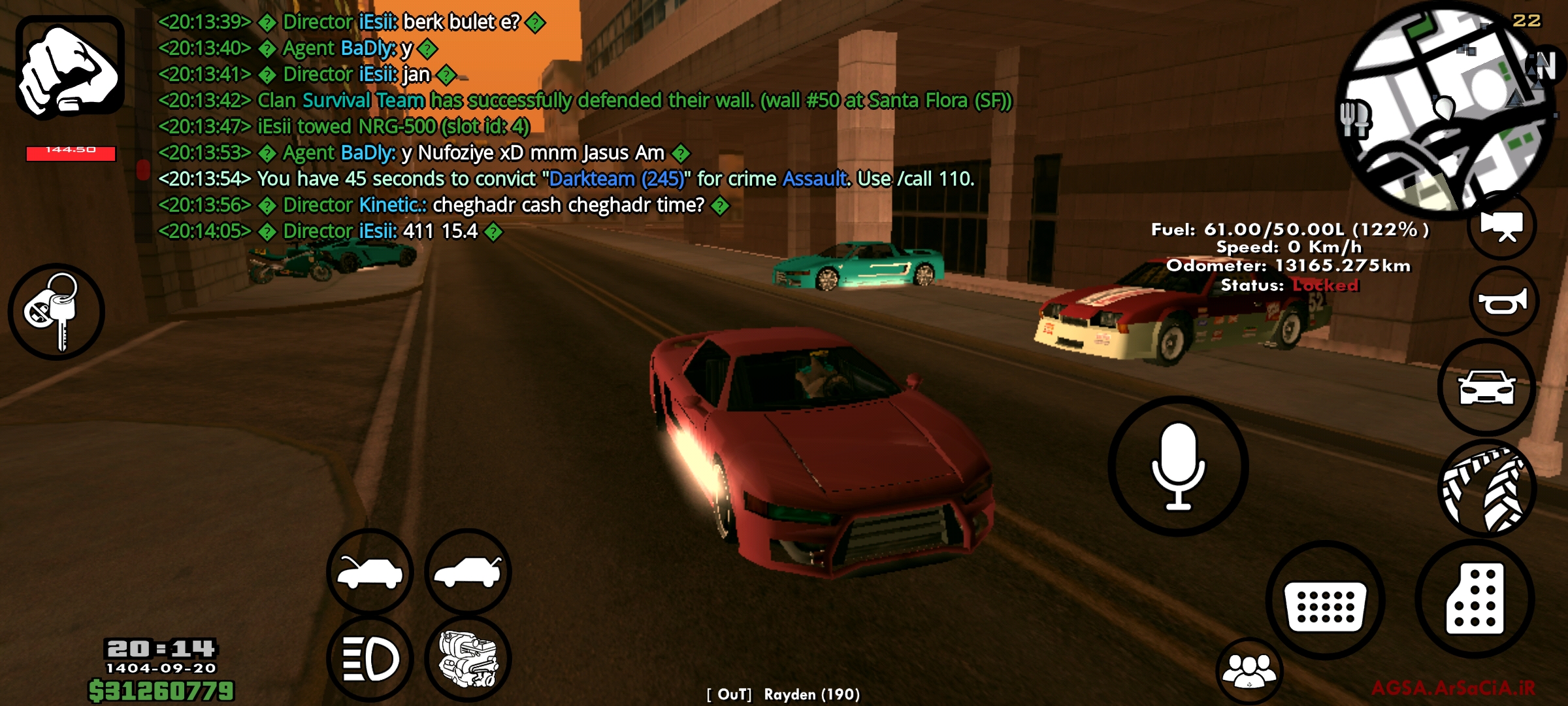Tap the accelerator pedal button

click(1475, 599)
